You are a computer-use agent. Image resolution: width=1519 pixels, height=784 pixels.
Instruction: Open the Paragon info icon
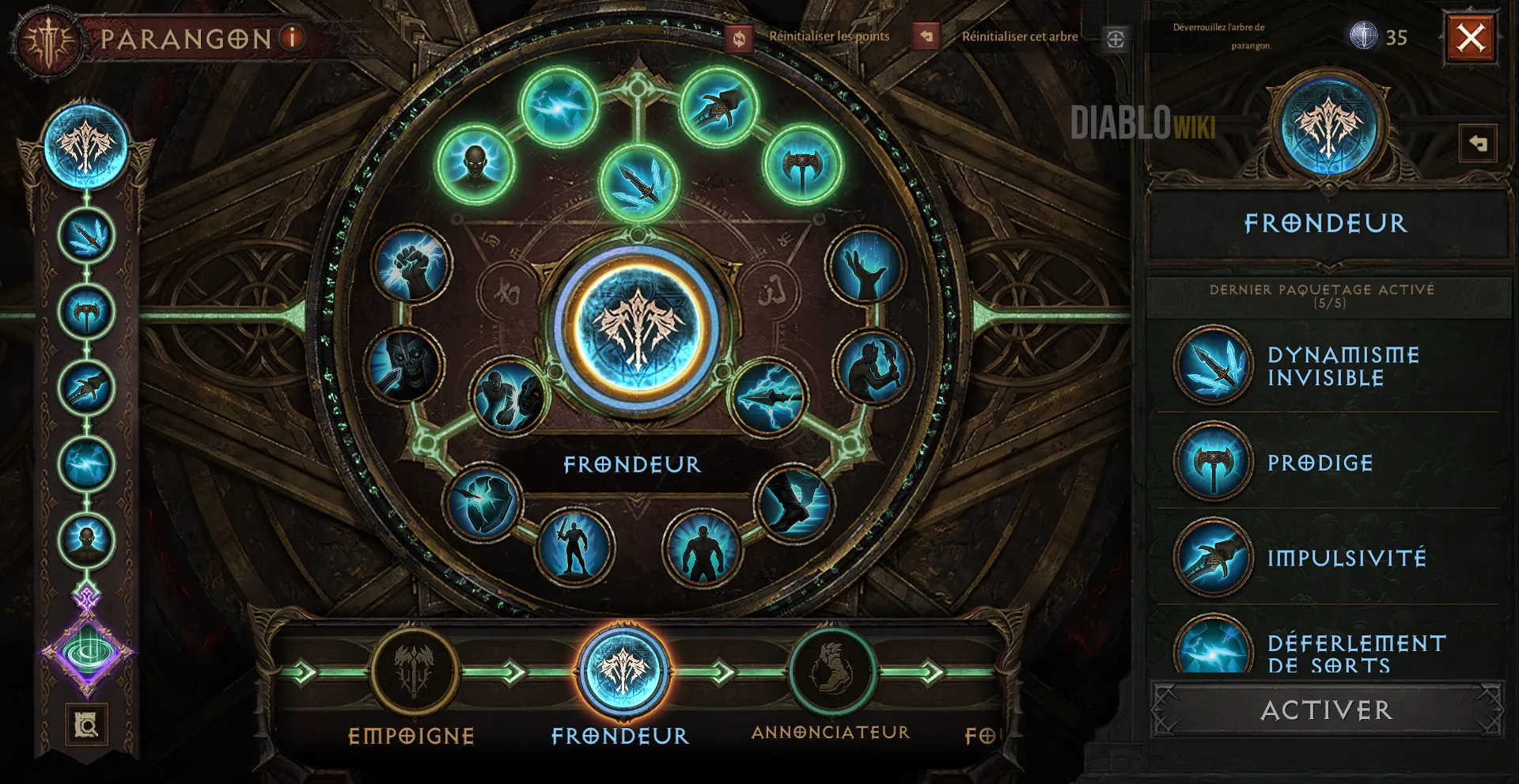[293, 37]
